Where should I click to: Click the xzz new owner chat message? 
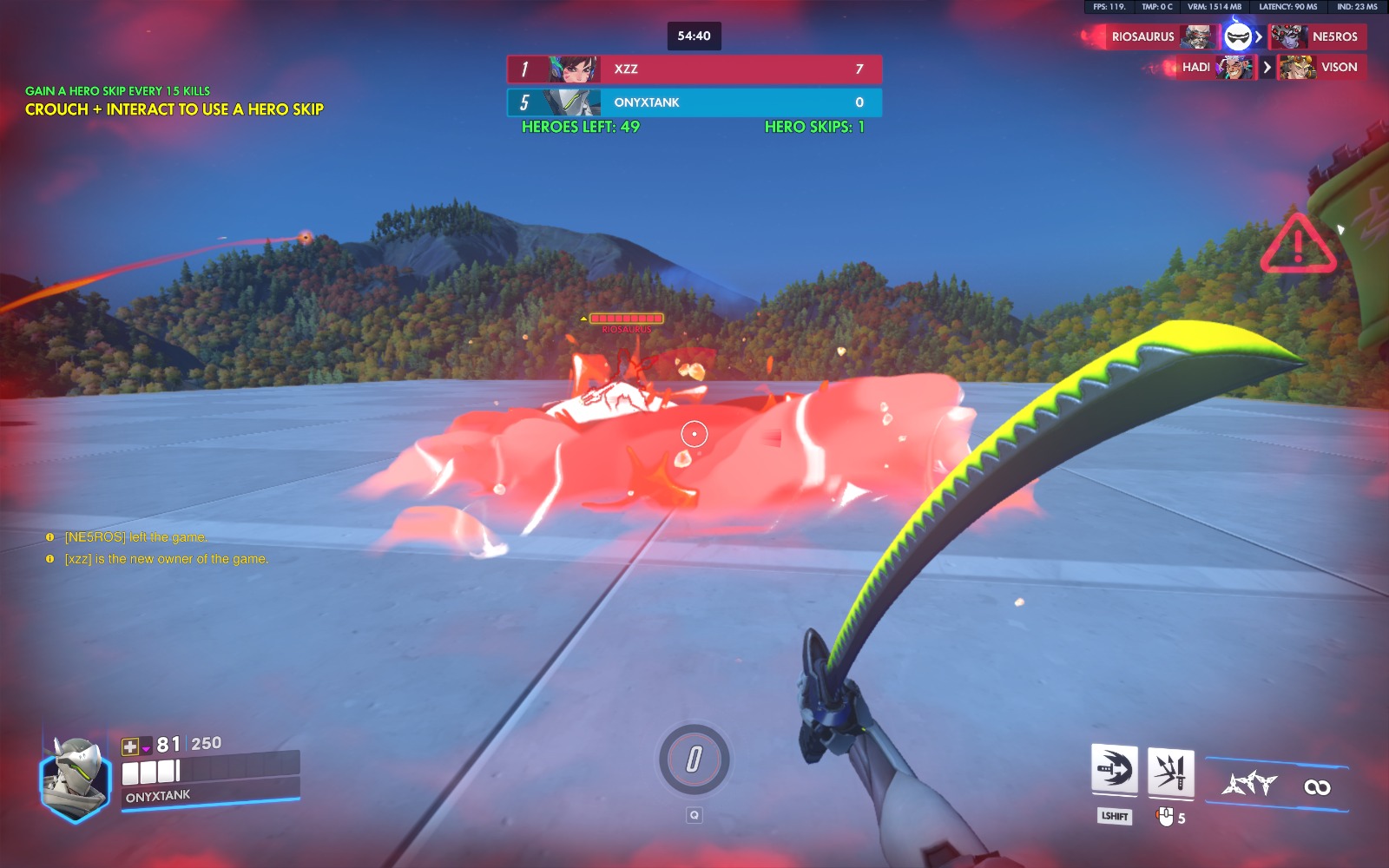[166, 559]
